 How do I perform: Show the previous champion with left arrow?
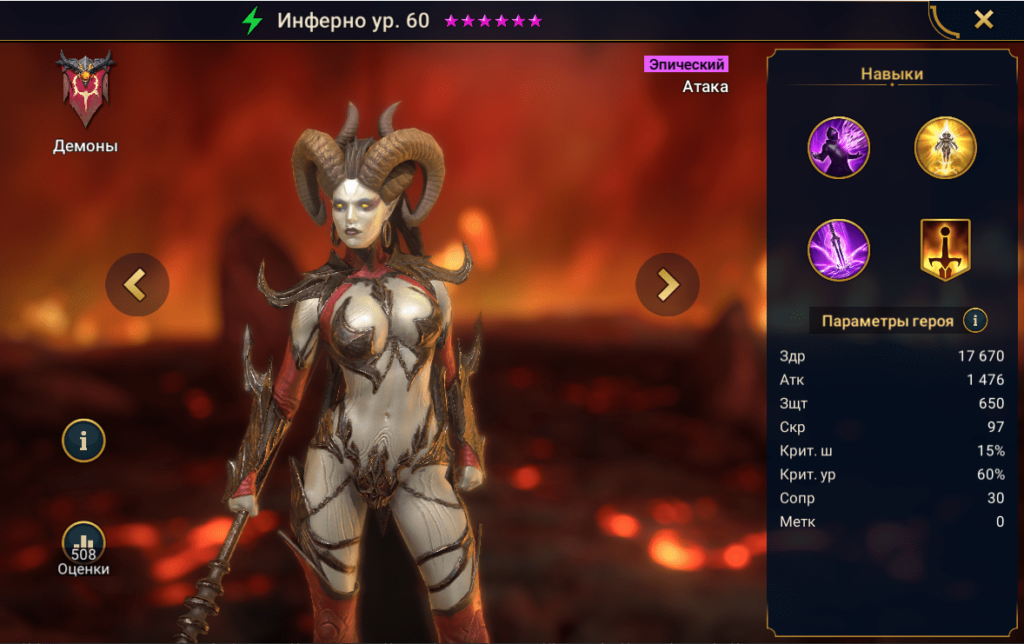[x=137, y=285]
